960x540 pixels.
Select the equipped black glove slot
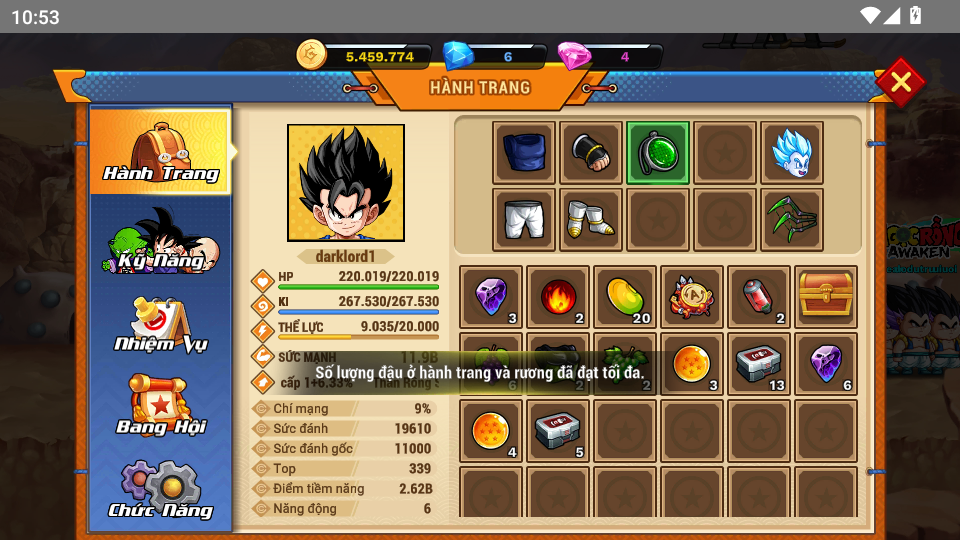pyautogui.click(x=591, y=153)
